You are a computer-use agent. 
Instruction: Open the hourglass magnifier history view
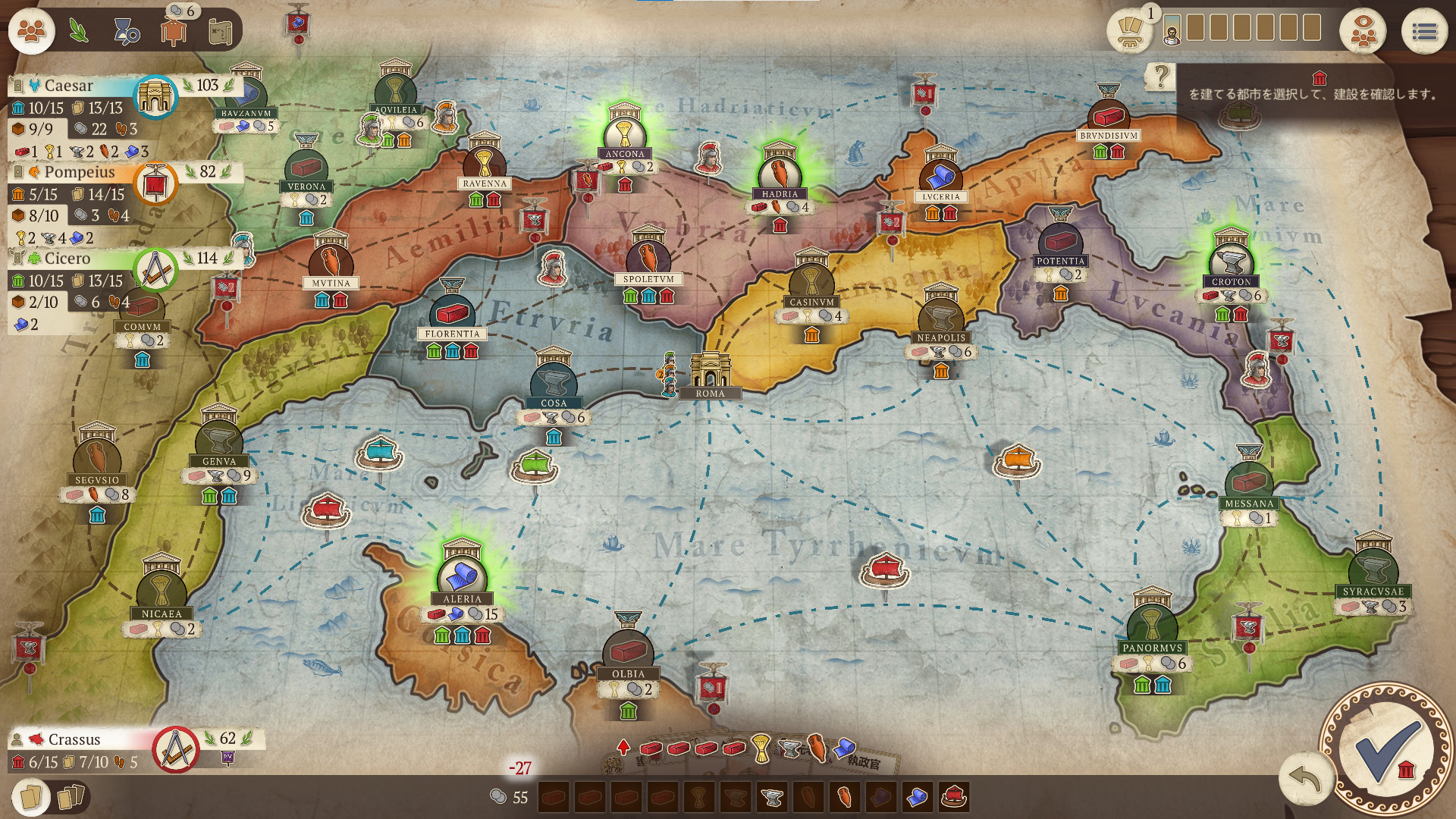(x=126, y=32)
